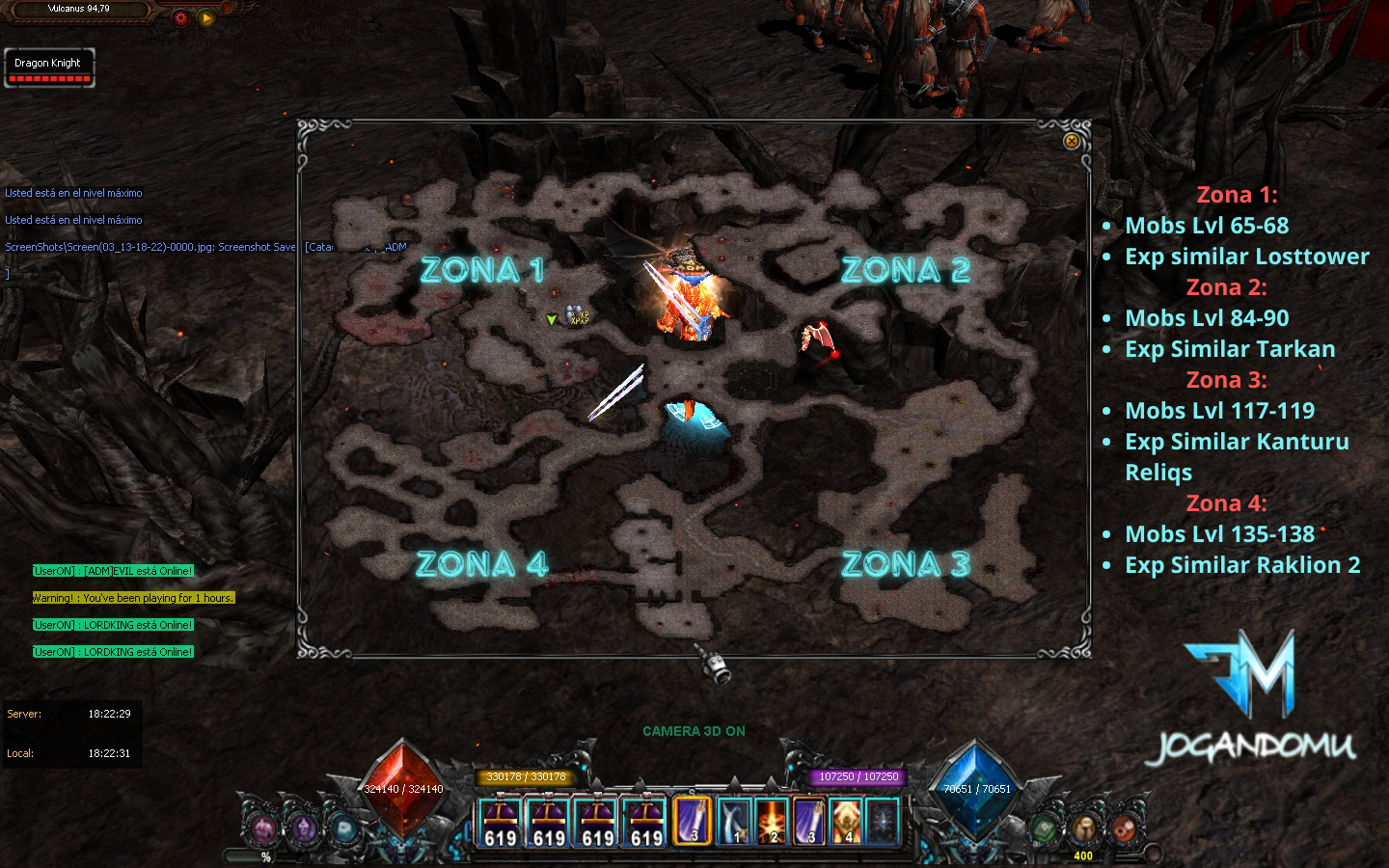
Task: Open the purple round menu button
Action: 304,828
